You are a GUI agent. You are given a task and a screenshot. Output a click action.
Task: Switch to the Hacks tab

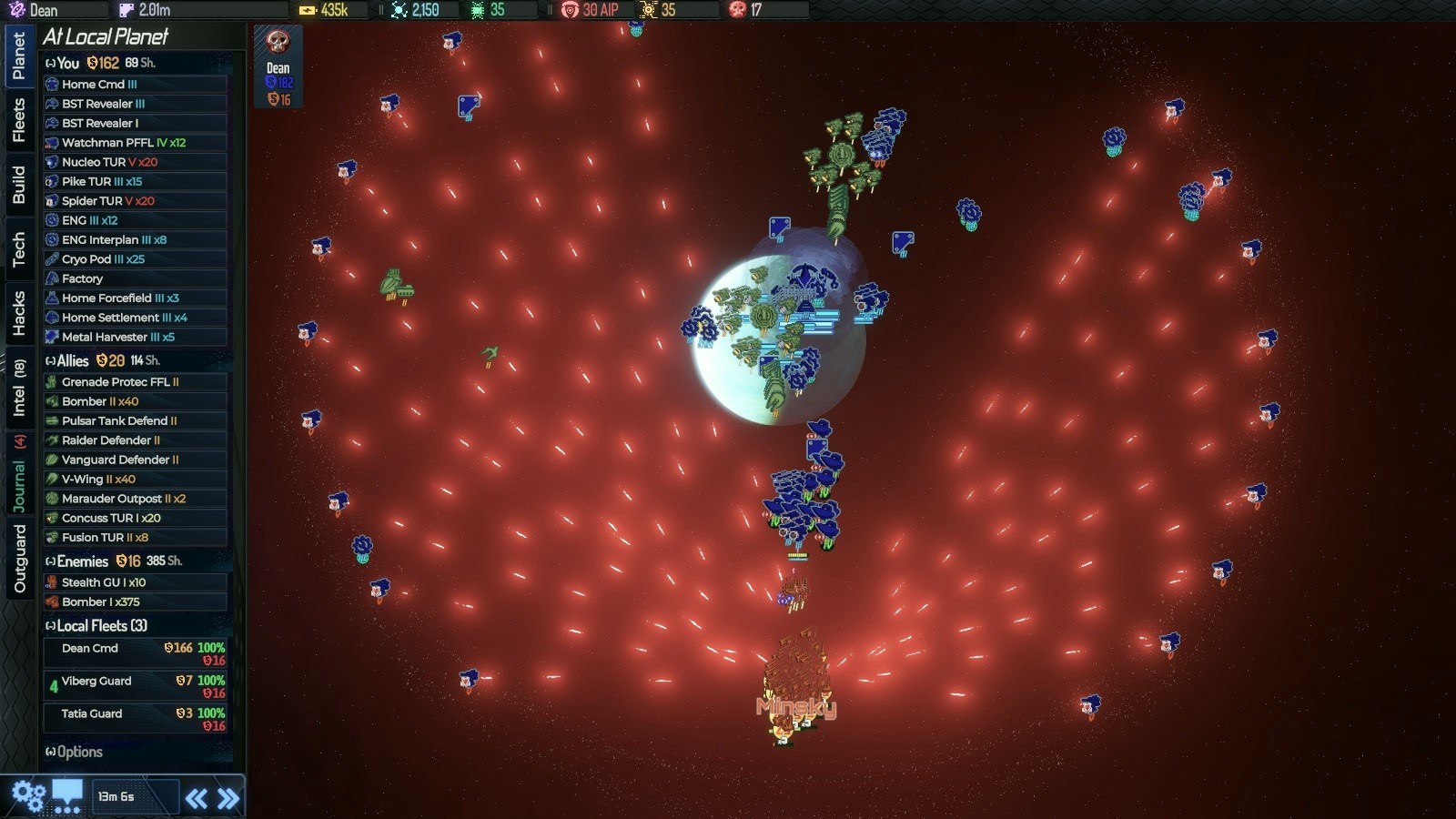click(x=18, y=313)
